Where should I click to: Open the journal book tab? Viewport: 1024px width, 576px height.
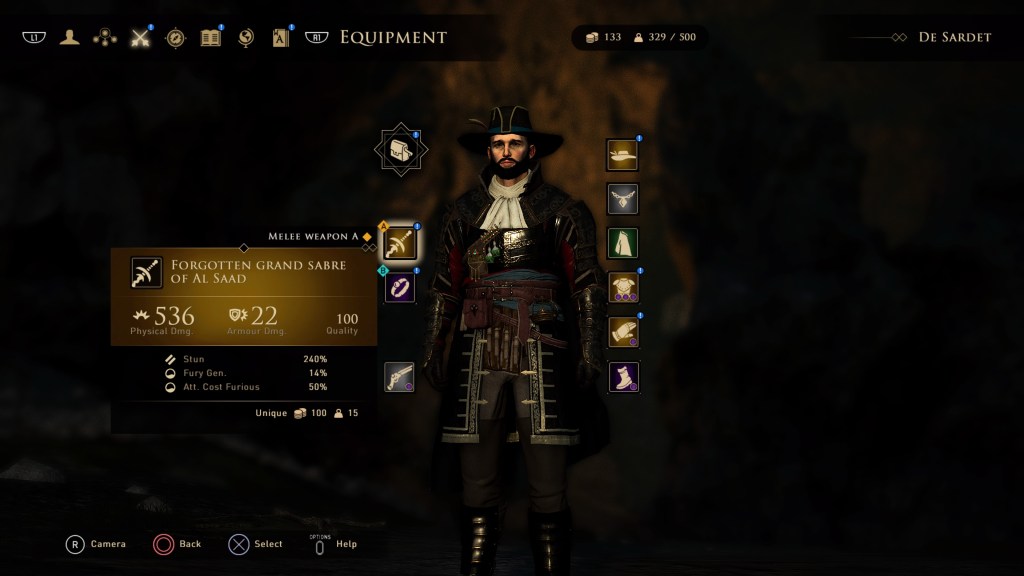pyautogui.click(x=210, y=38)
